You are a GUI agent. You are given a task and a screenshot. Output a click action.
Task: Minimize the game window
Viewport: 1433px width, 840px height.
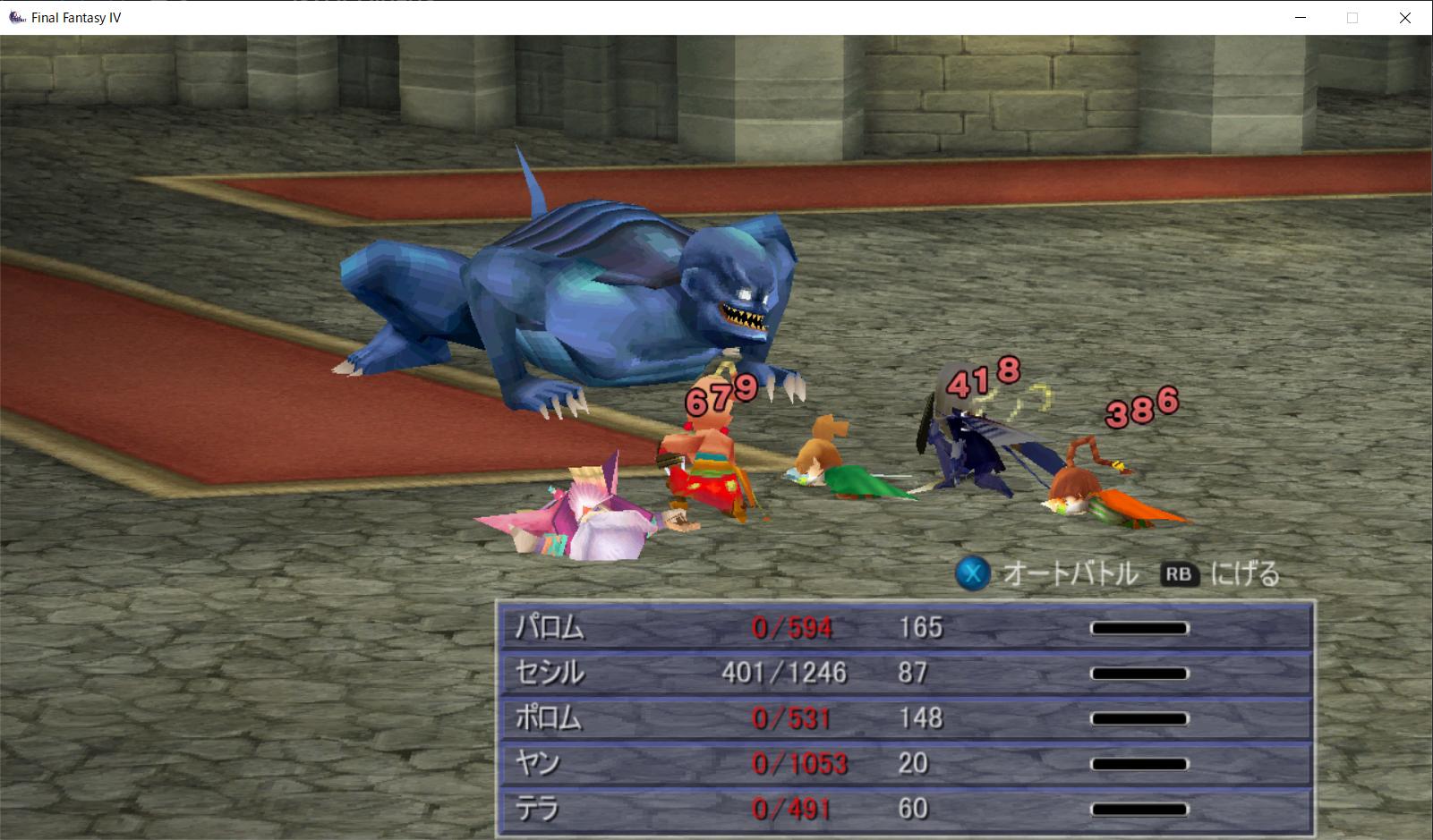pos(1300,18)
